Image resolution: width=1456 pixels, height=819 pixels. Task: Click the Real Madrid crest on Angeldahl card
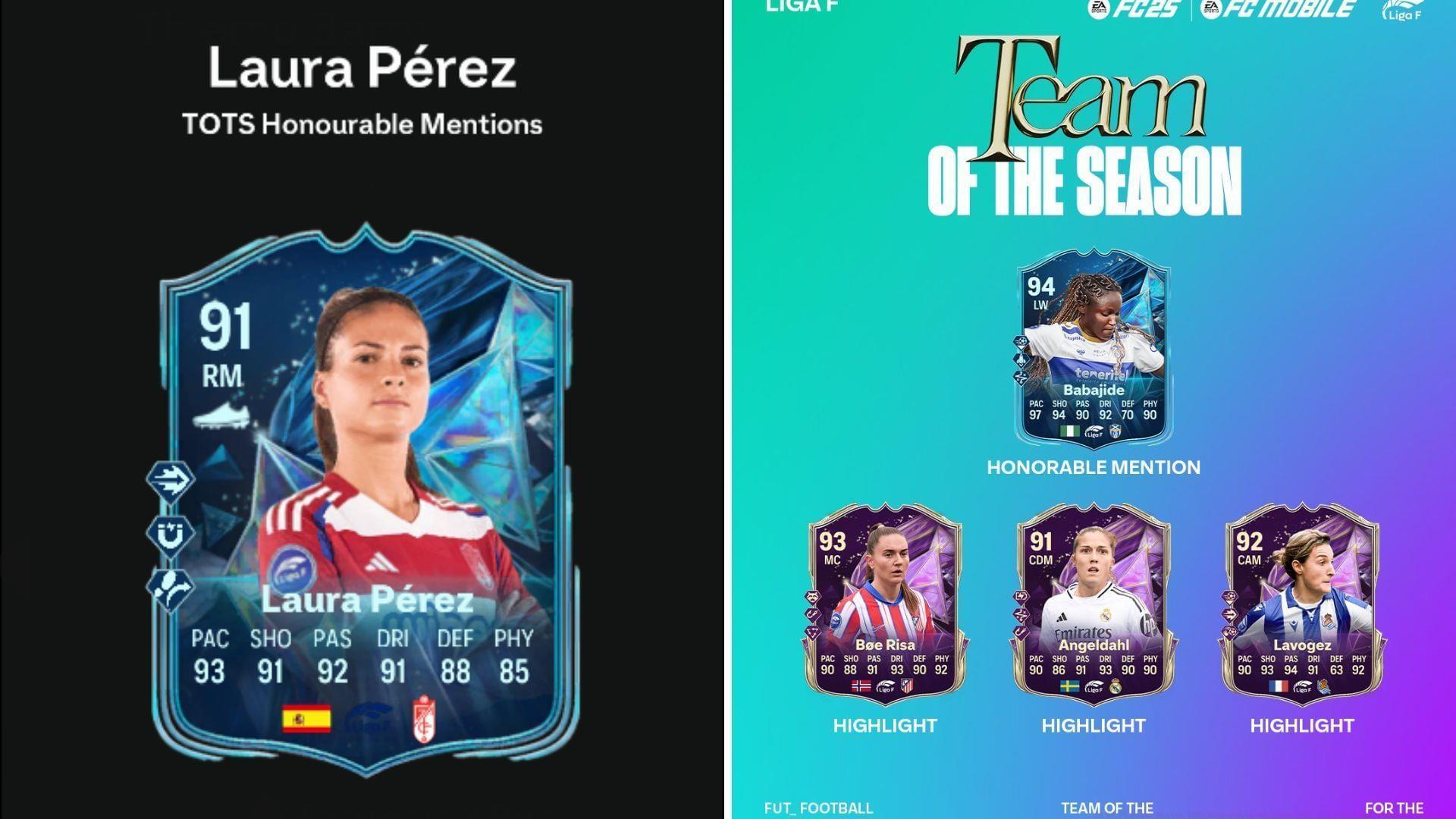pyautogui.click(x=1116, y=687)
